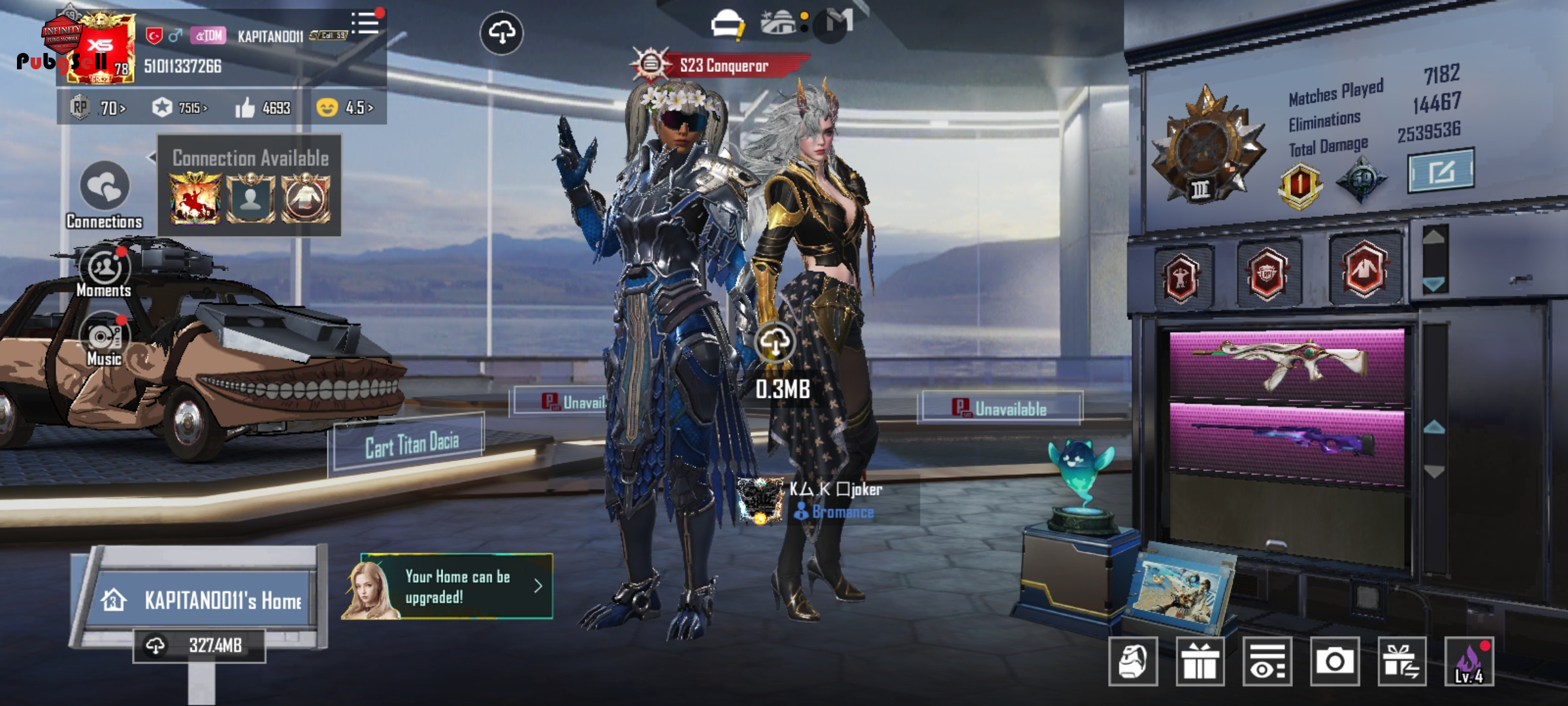
Task: Open the S23 Conqueror title banner
Action: (723, 65)
